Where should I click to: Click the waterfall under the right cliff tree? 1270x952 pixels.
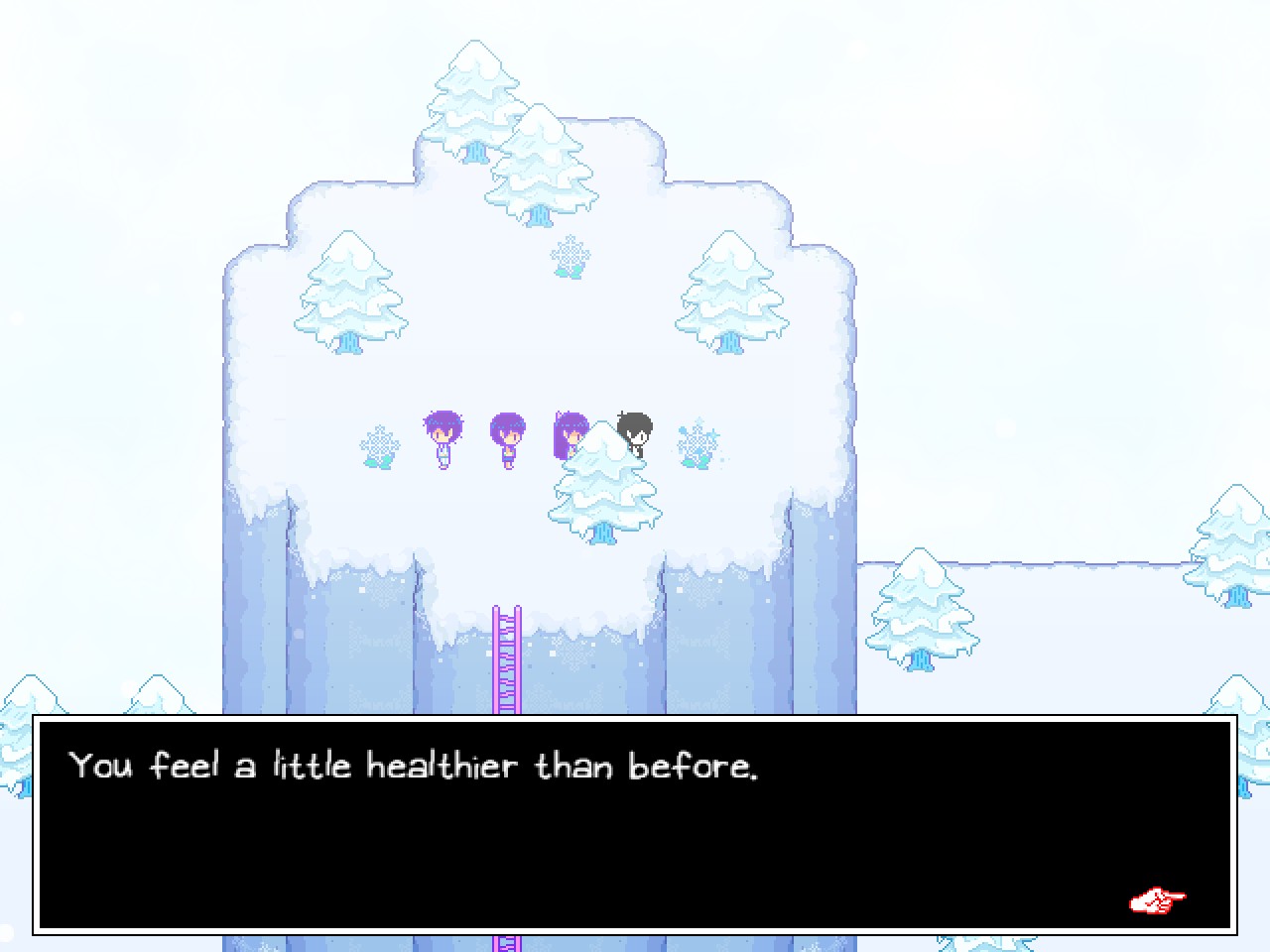pyautogui.click(x=731, y=342)
